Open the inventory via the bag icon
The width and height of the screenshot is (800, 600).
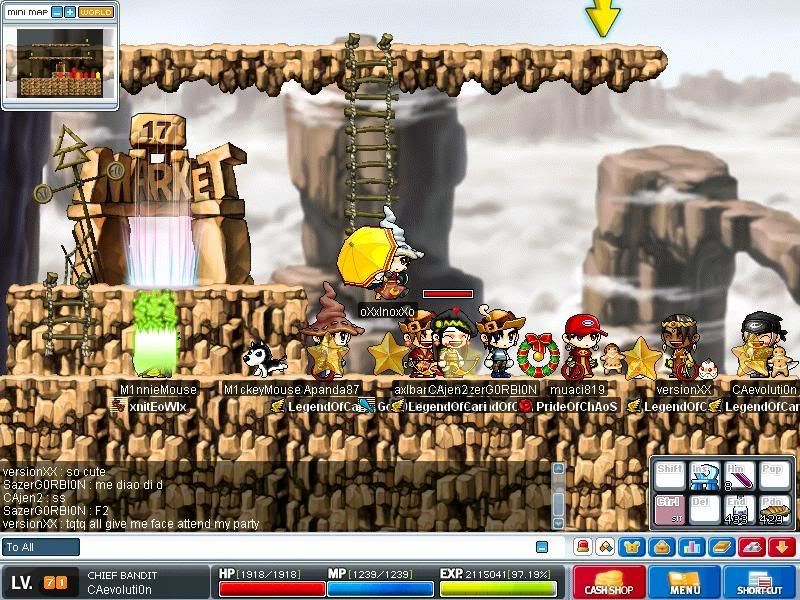pos(658,547)
